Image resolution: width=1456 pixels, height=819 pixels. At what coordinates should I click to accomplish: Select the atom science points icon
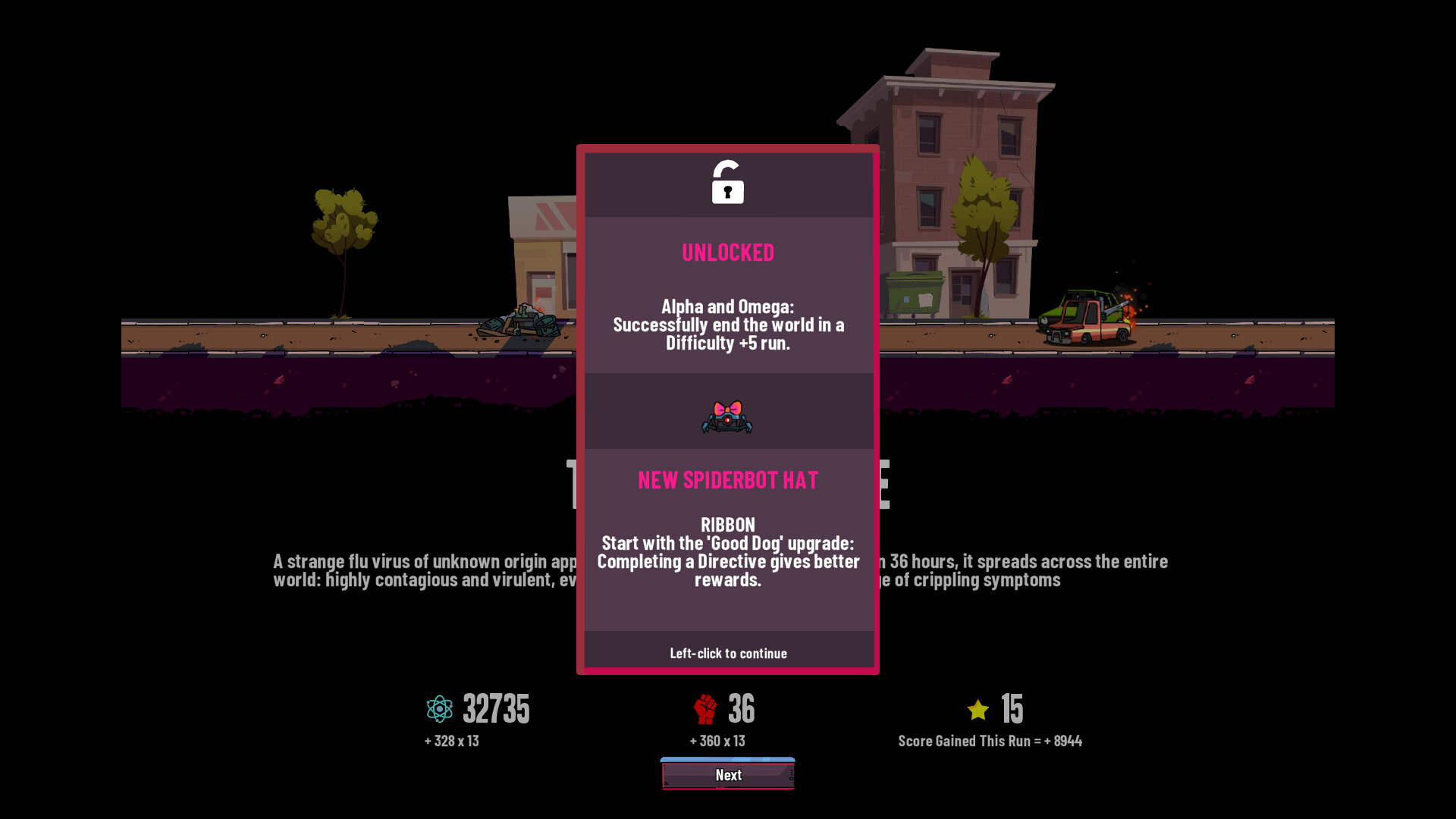point(438,708)
